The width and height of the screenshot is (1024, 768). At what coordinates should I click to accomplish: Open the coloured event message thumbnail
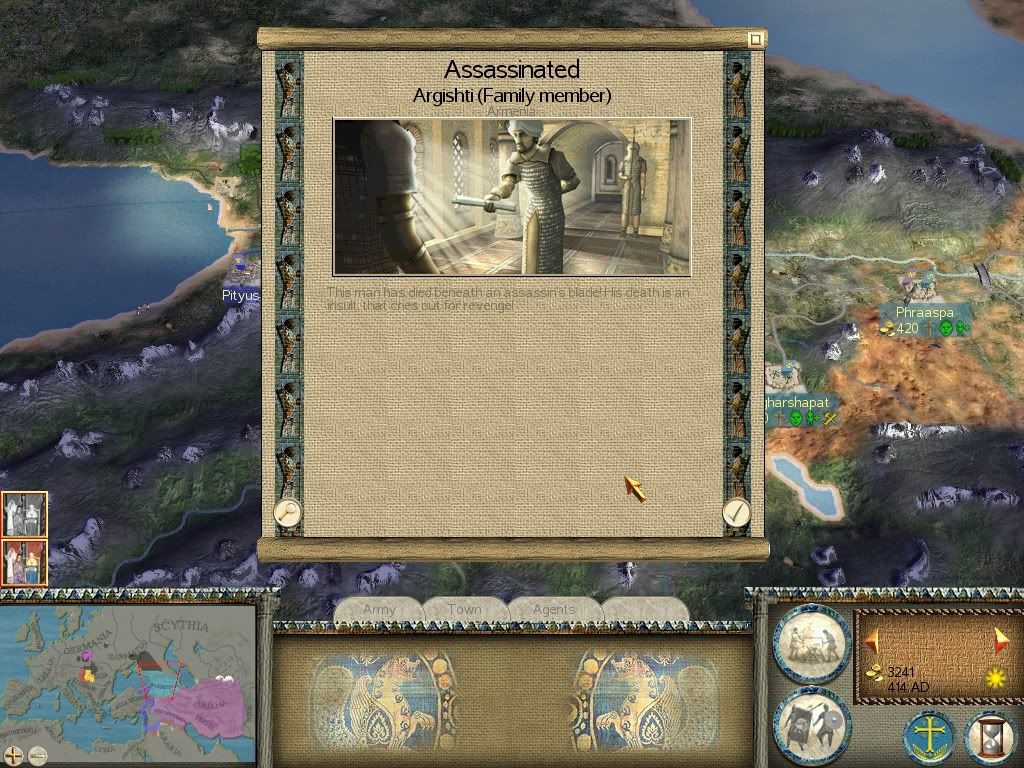(24, 563)
